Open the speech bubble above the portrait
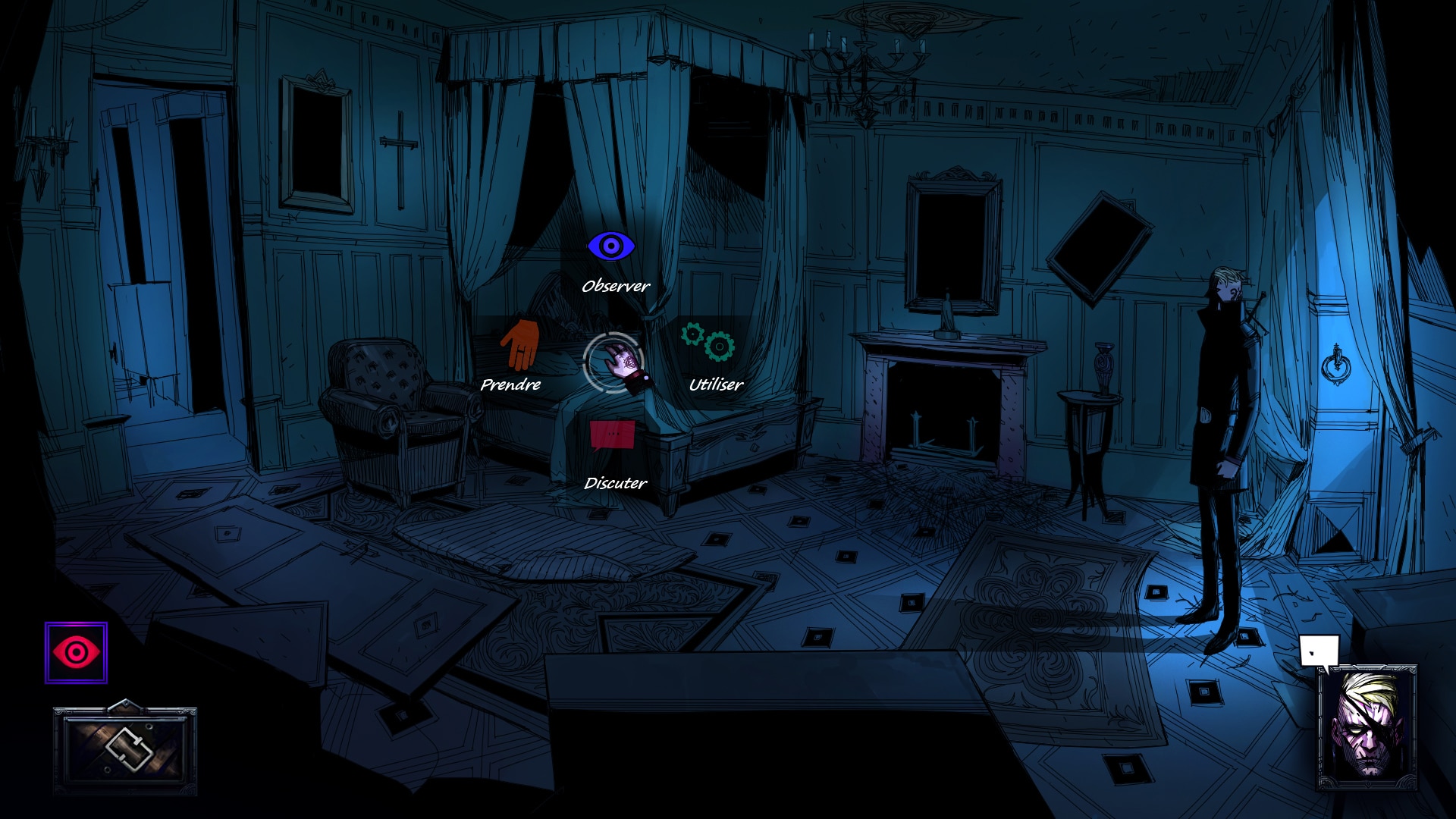Viewport: 1456px width, 819px height. (x=1319, y=651)
